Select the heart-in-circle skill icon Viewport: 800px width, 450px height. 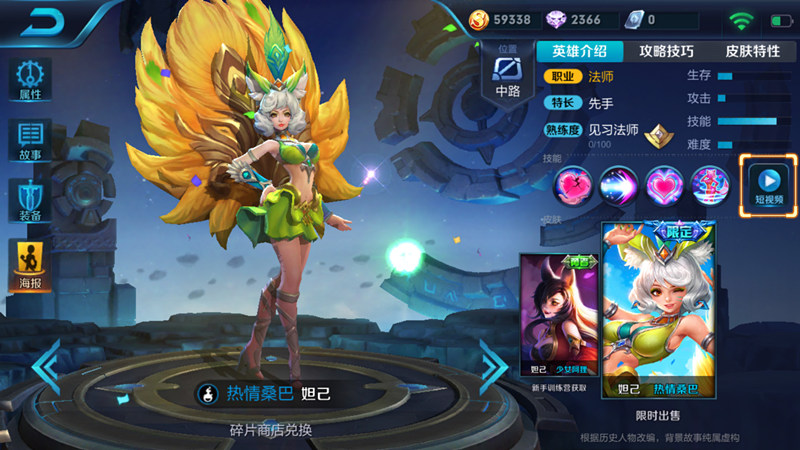point(663,184)
